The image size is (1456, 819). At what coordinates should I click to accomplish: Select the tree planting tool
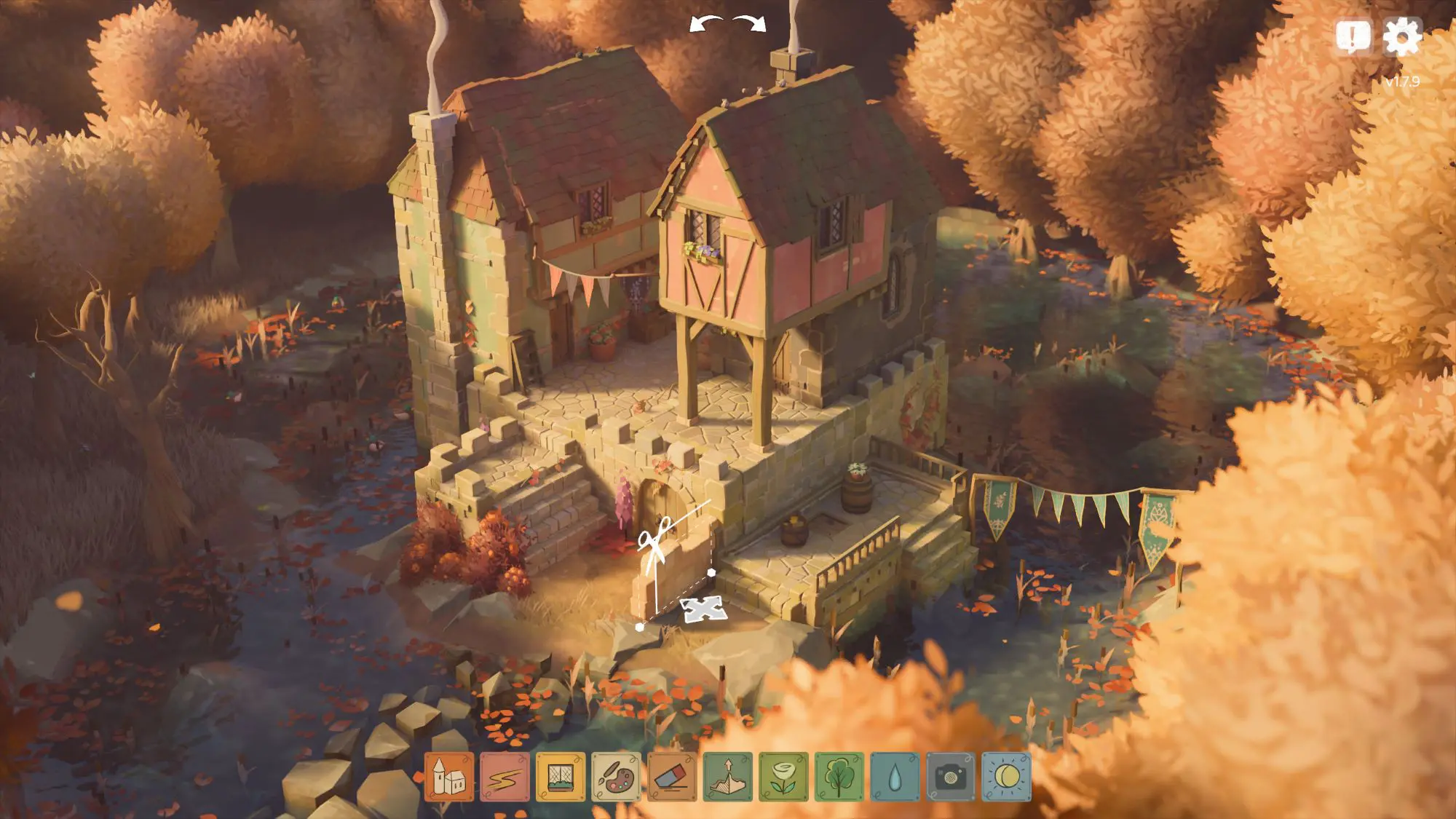(839, 777)
